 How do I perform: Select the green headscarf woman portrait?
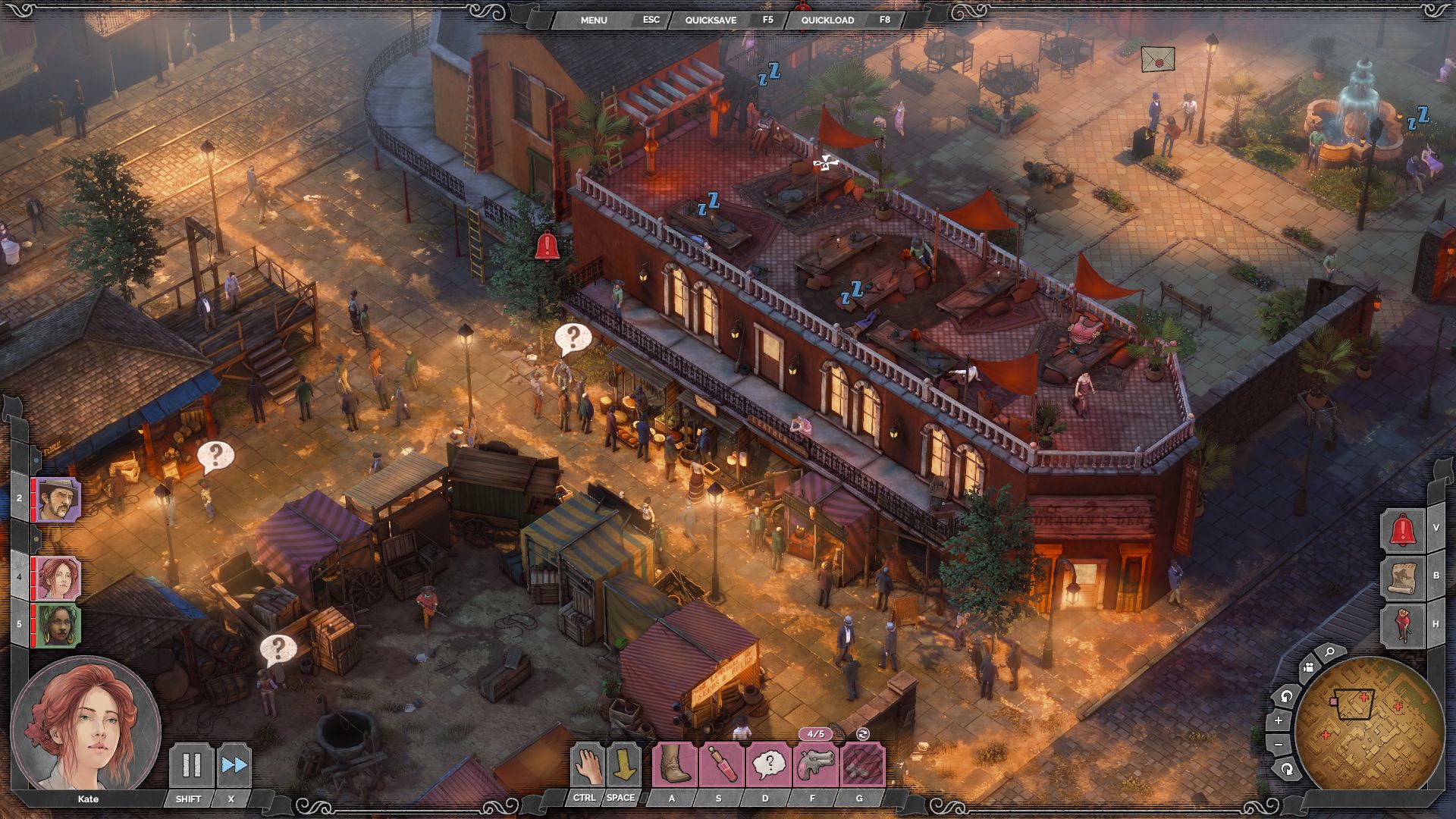point(58,625)
